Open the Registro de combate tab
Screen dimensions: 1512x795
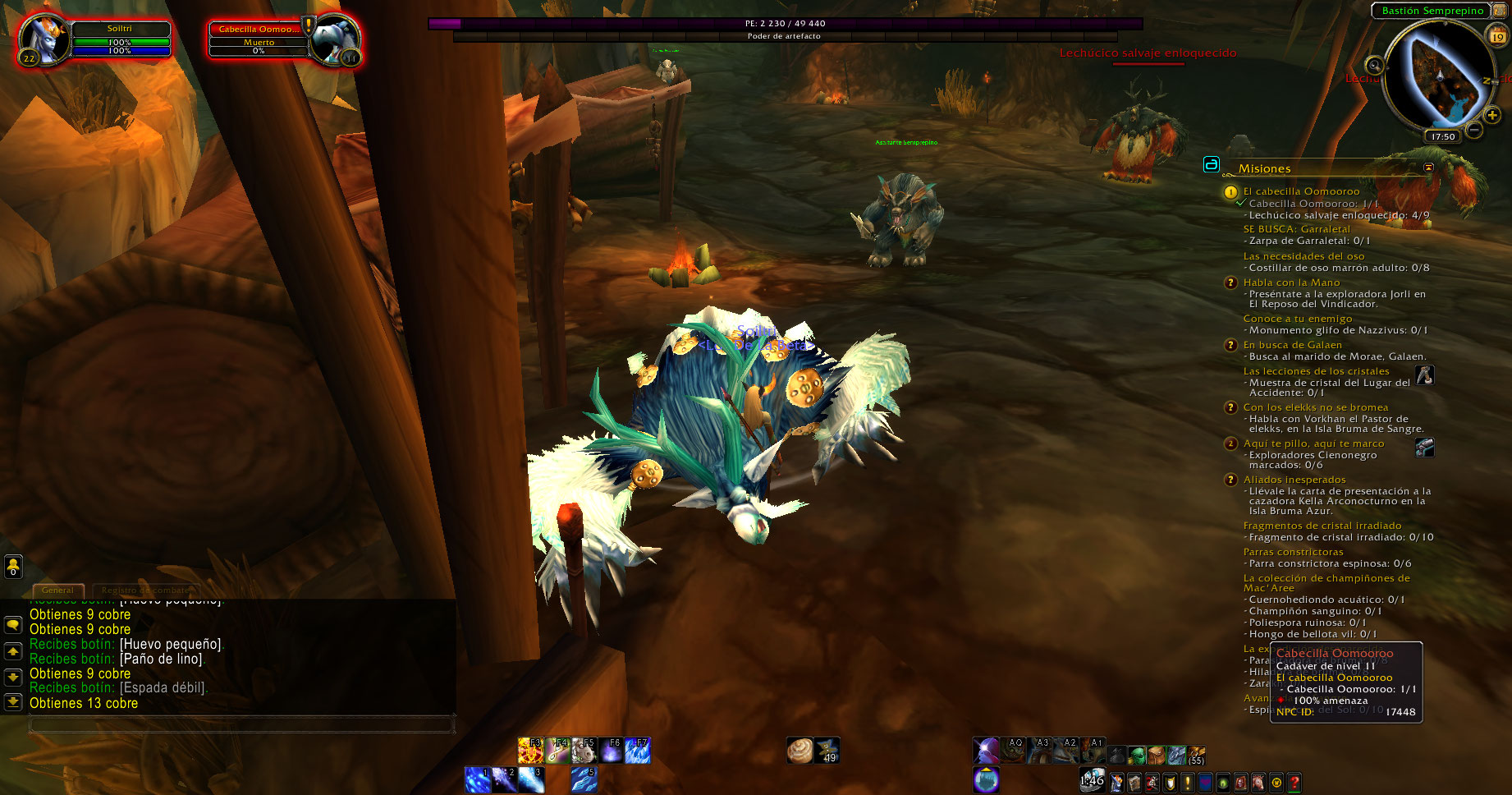144,590
